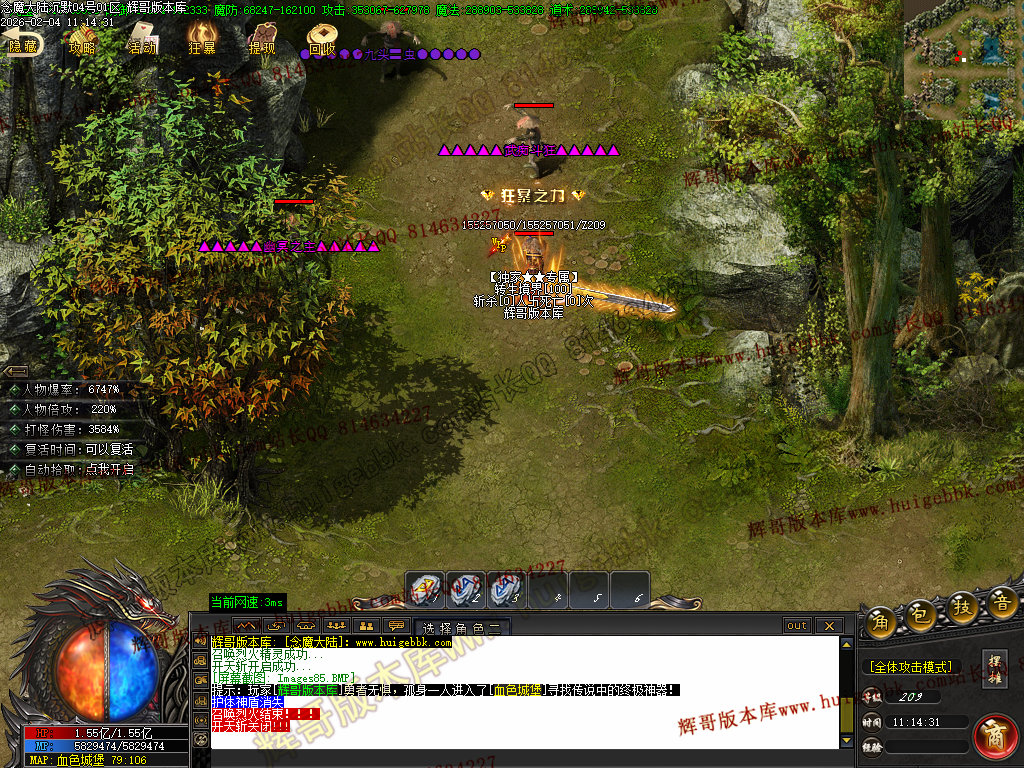Viewport: 1024px width, 768px height.
Task: Open the minimap
Action: (963, 58)
